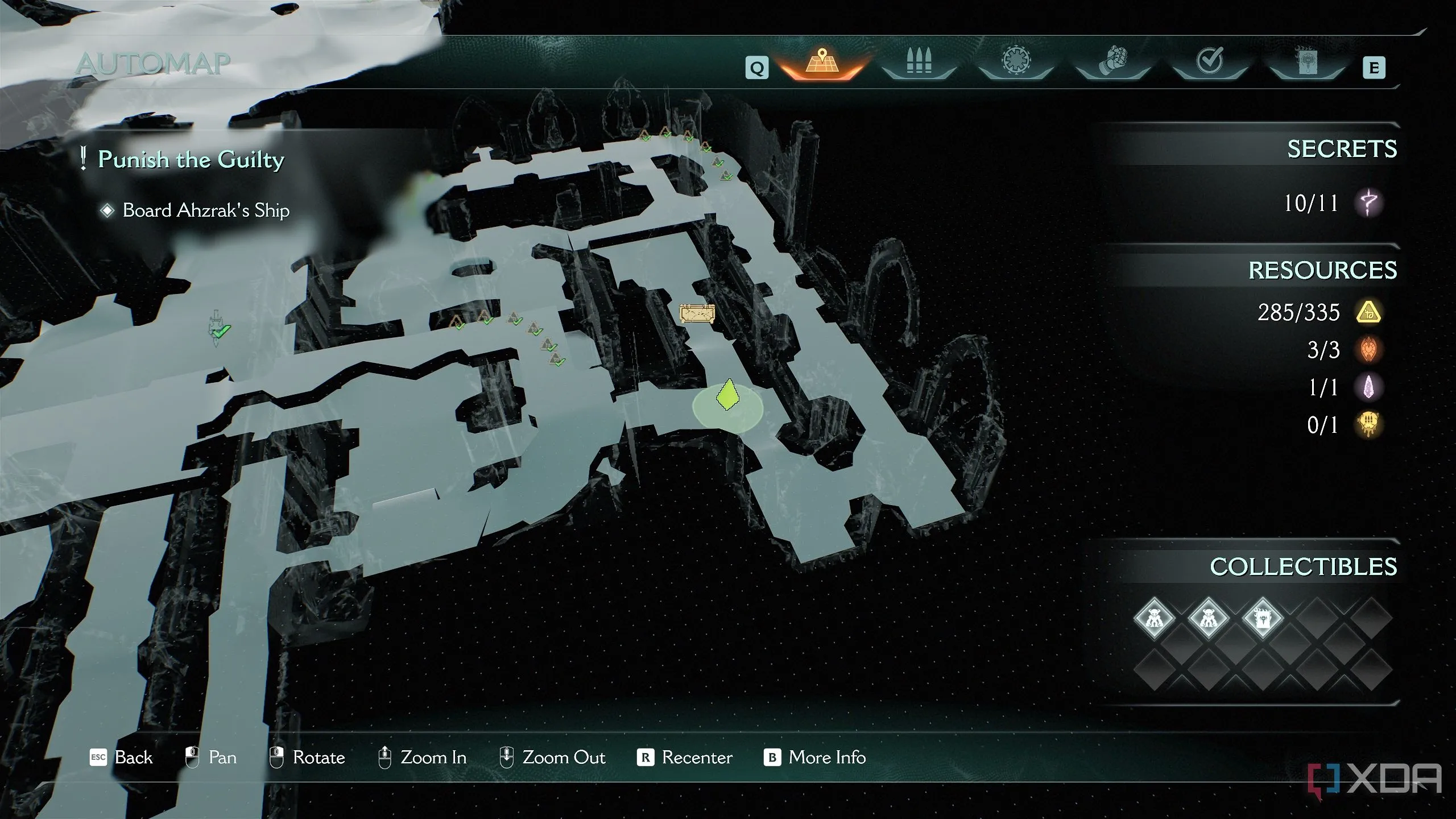The width and height of the screenshot is (1456, 819).
Task: Click the green player position marker
Action: [x=727, y=396]
